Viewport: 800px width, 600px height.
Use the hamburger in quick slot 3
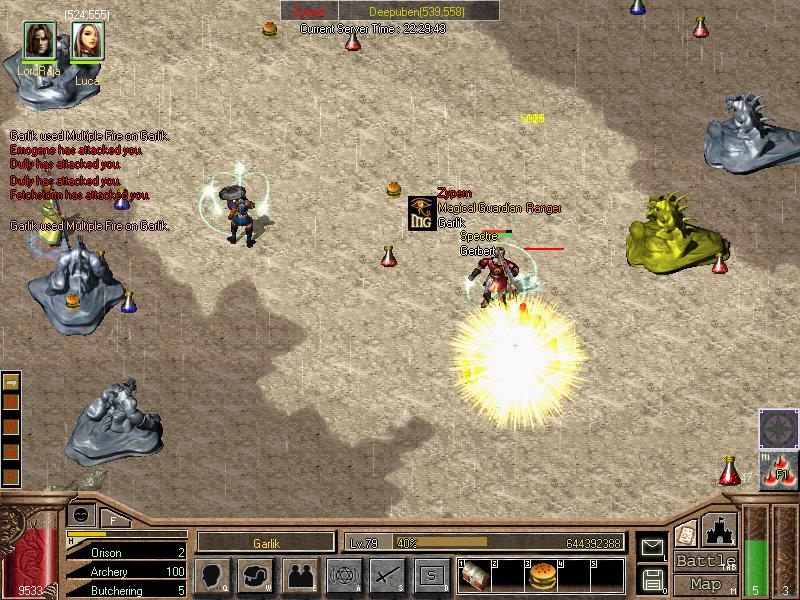click(541, 575)
